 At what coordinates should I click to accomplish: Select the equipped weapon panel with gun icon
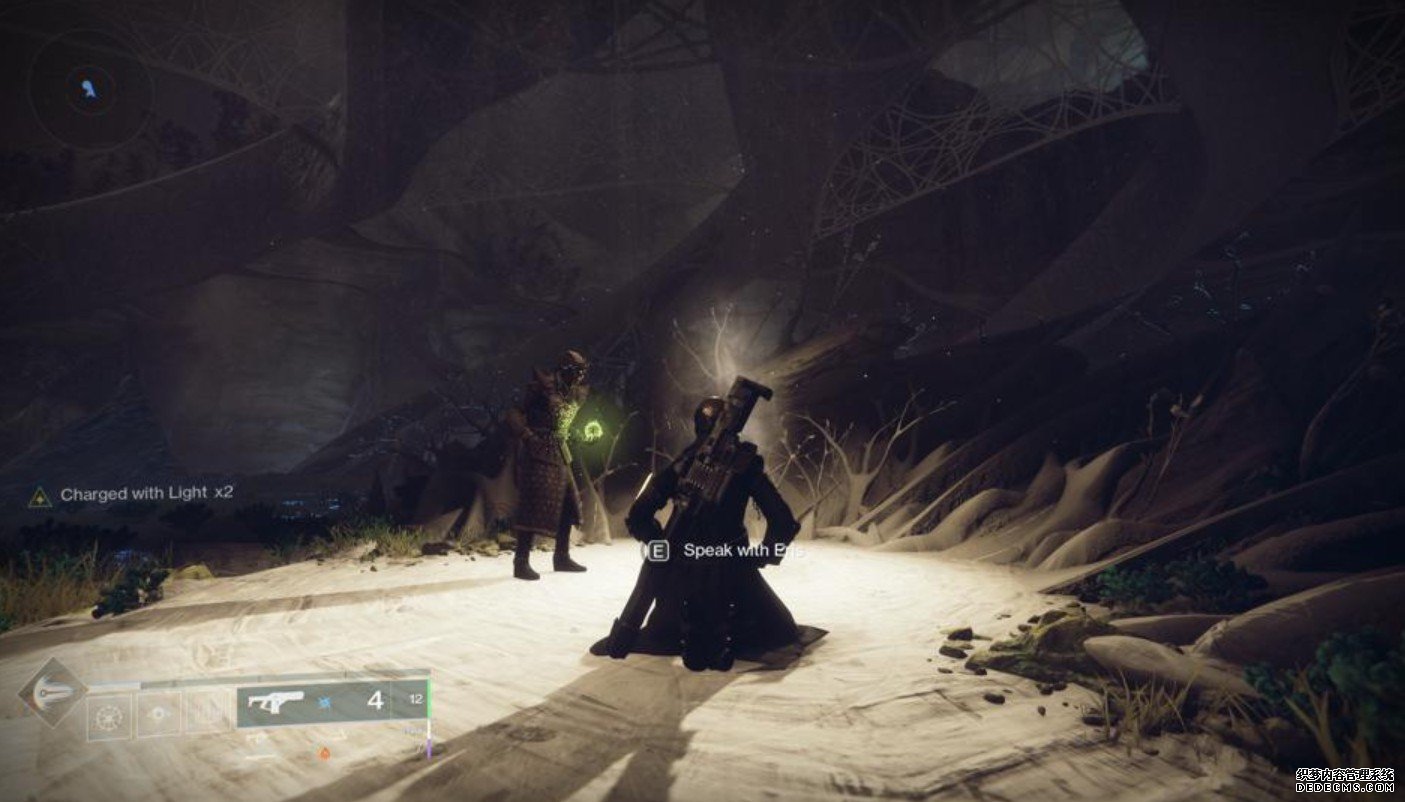(332, 702)
